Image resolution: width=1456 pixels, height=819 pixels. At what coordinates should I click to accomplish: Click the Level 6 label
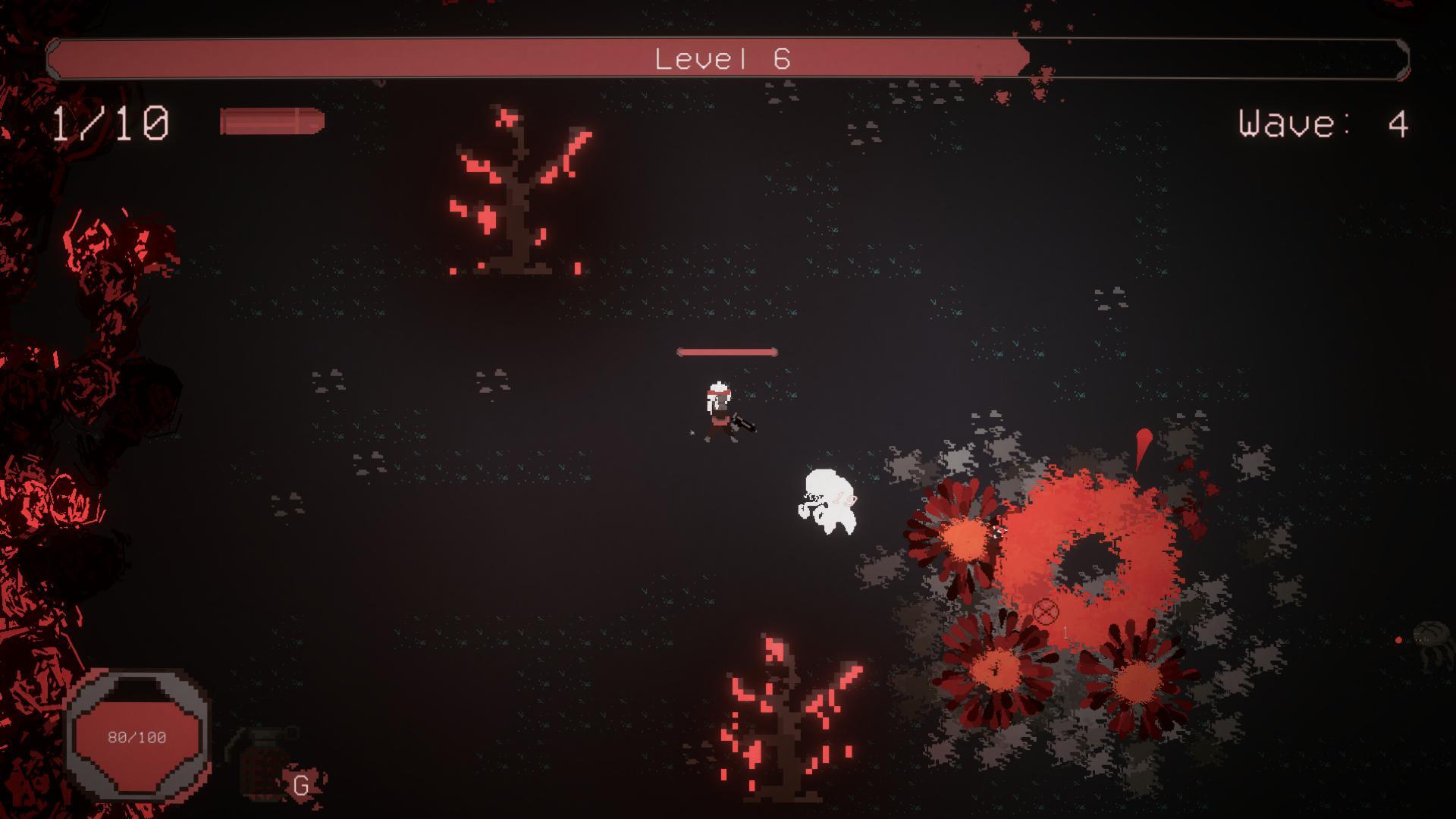point(722,57)
